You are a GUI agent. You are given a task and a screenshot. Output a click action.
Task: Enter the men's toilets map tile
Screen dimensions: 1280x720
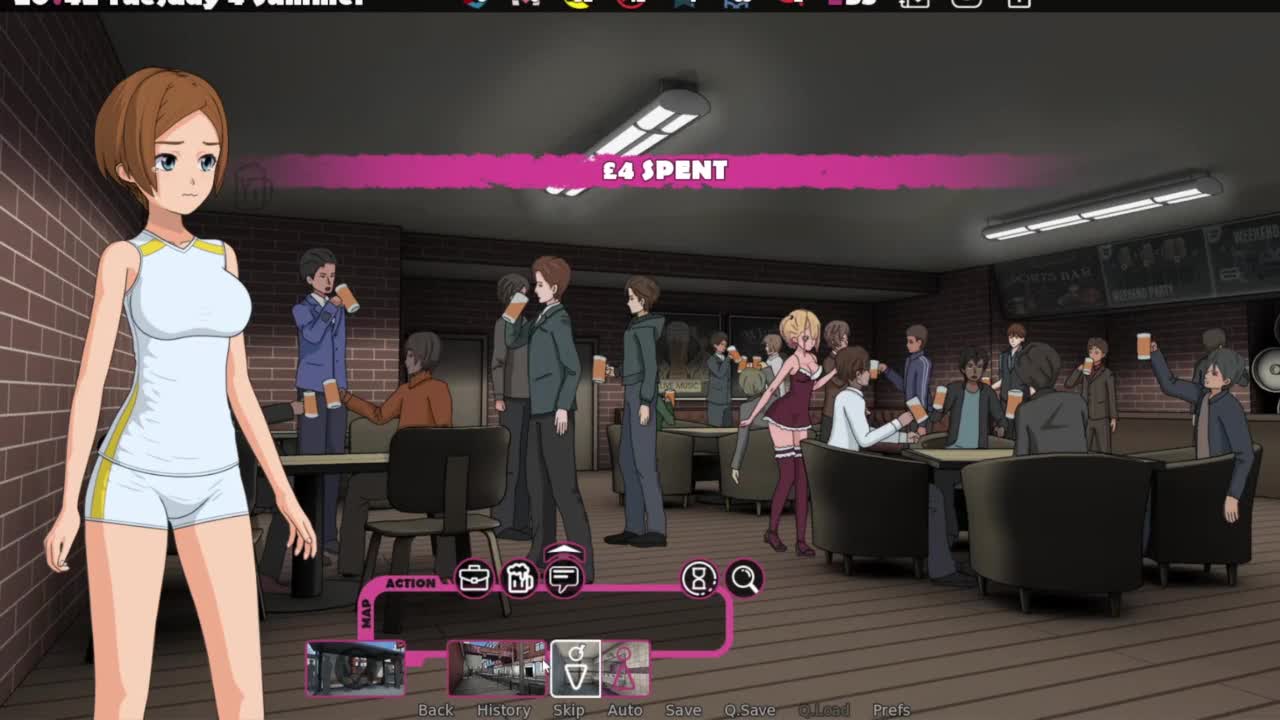576,667
